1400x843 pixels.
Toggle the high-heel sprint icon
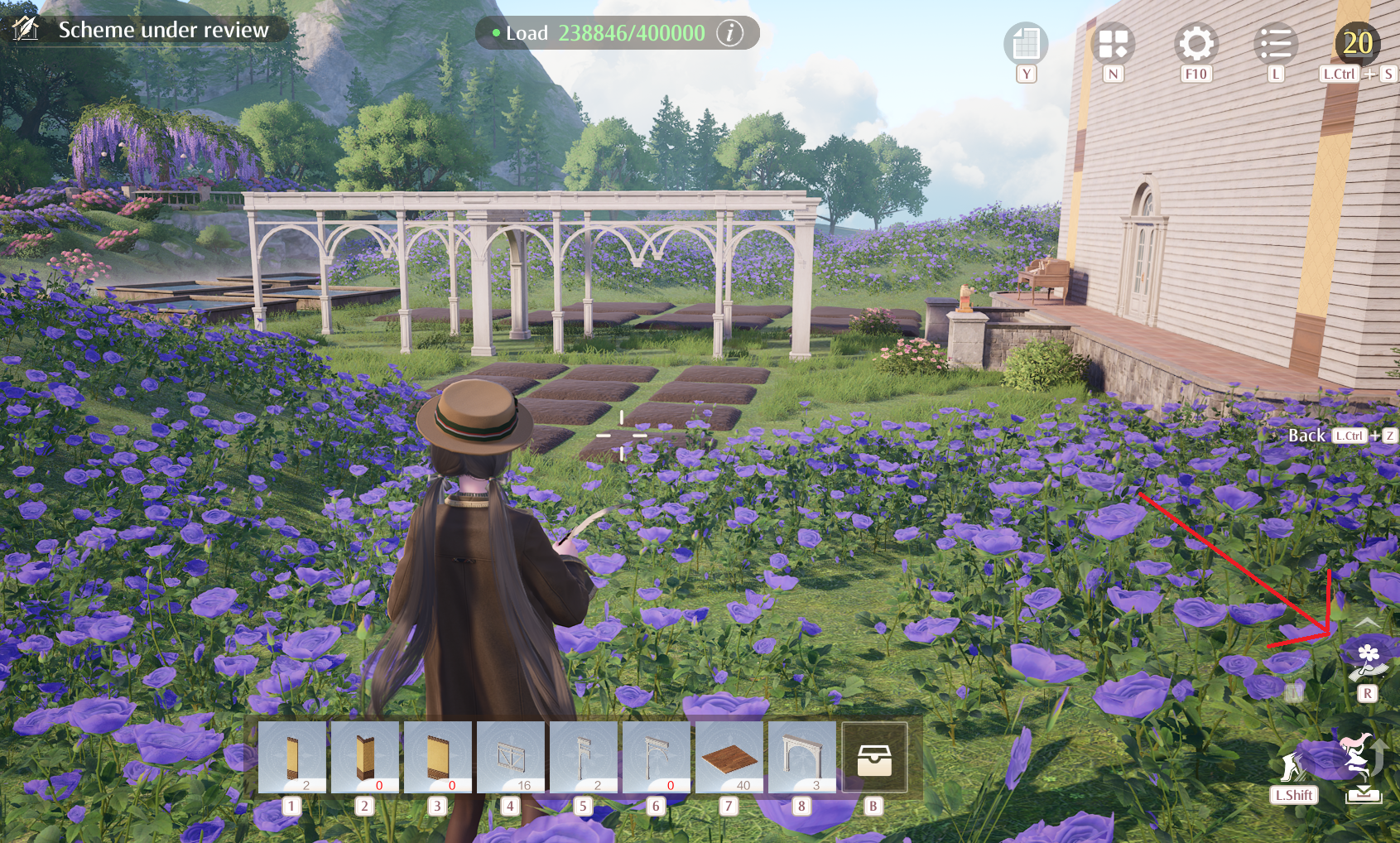point(1292,767)
